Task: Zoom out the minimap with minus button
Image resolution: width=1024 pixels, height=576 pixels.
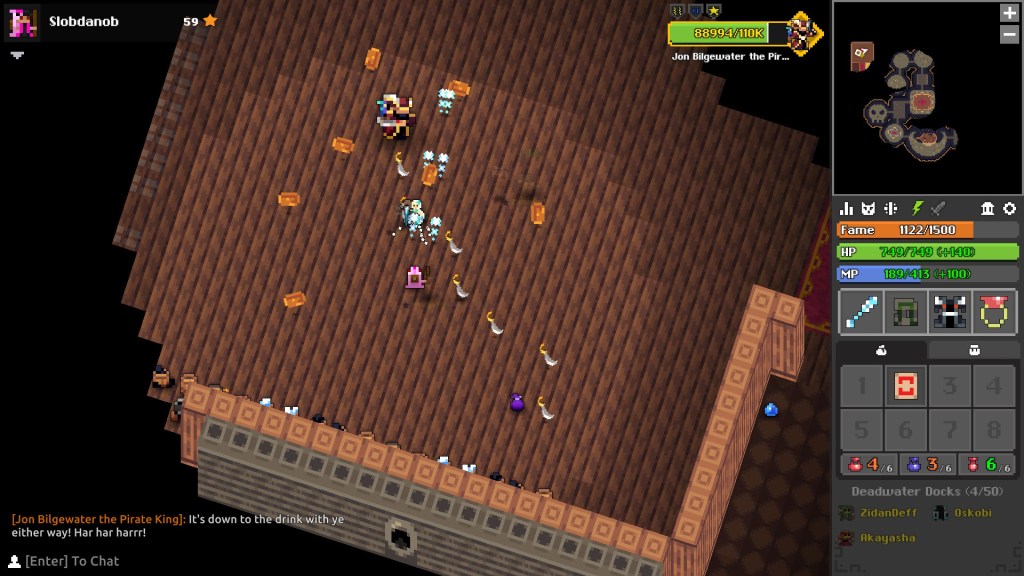Action: point(1009,34)
